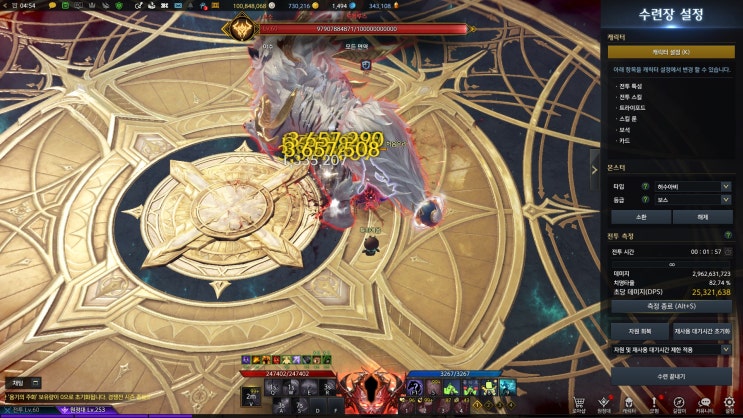Click the demon identity gauge portrait
The width and height of the screenshot is (743, 418).
click(371, 393)
